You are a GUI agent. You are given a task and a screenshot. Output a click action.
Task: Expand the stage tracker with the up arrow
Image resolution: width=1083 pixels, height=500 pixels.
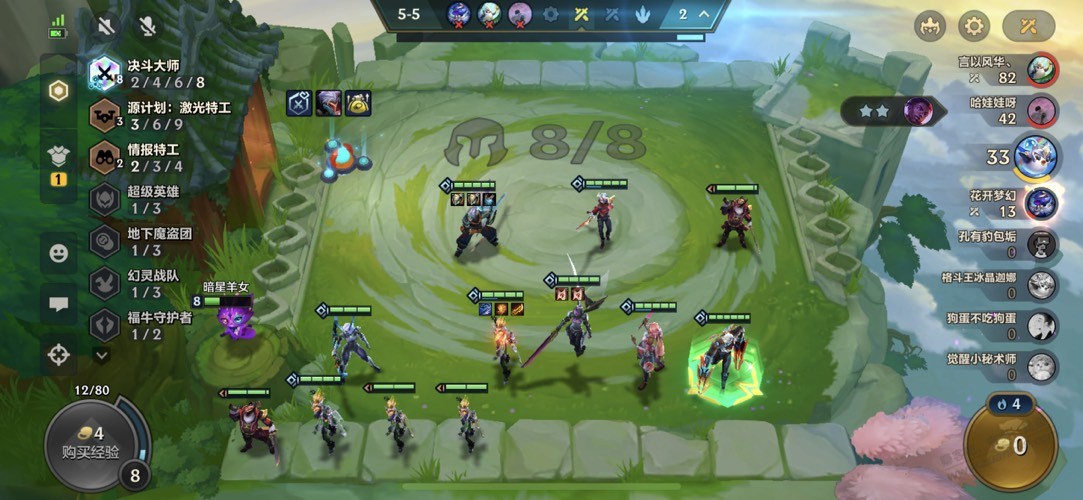tap(702, 14)
